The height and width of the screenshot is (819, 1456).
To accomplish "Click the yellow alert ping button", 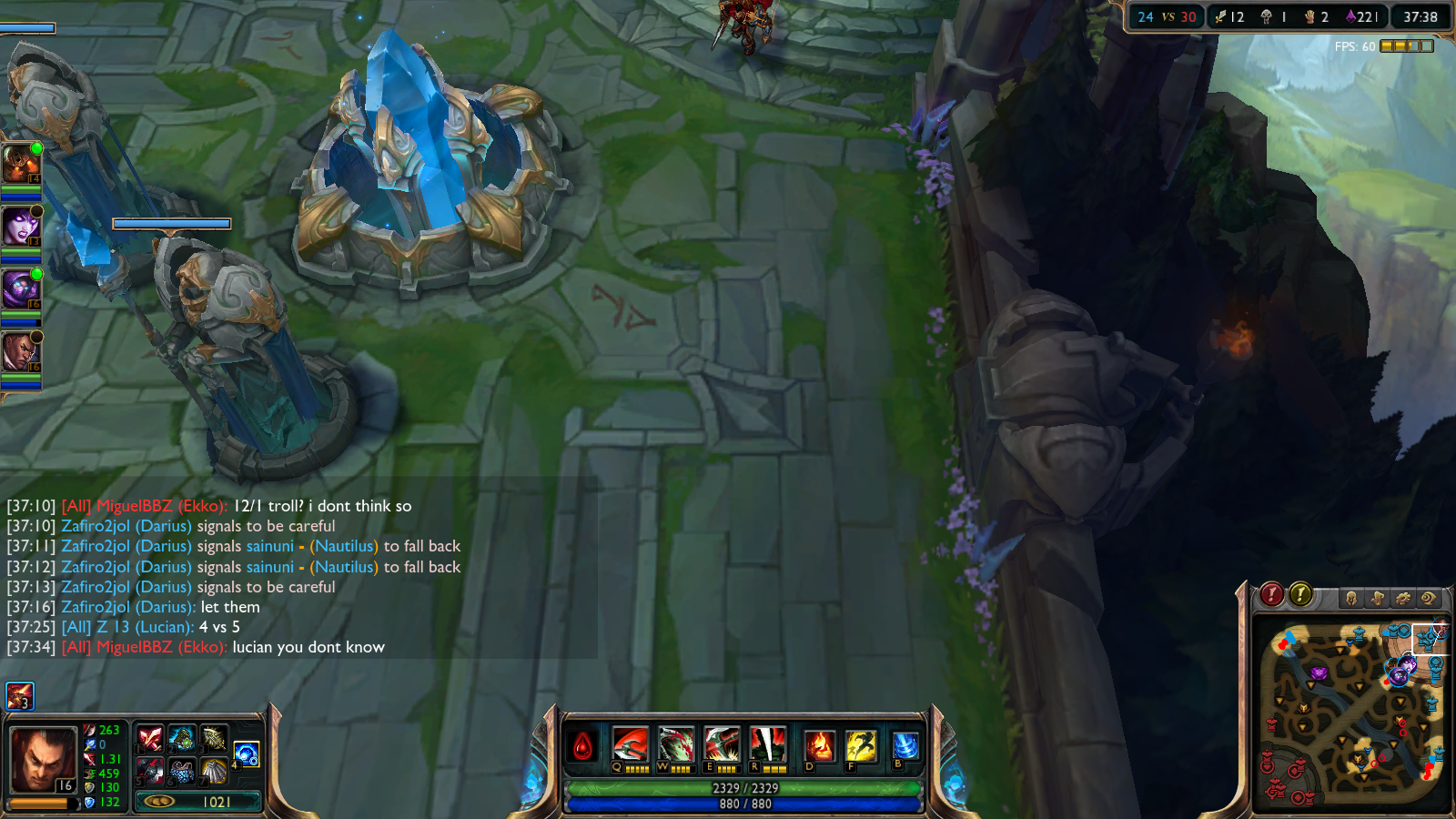I will 1300,595.
